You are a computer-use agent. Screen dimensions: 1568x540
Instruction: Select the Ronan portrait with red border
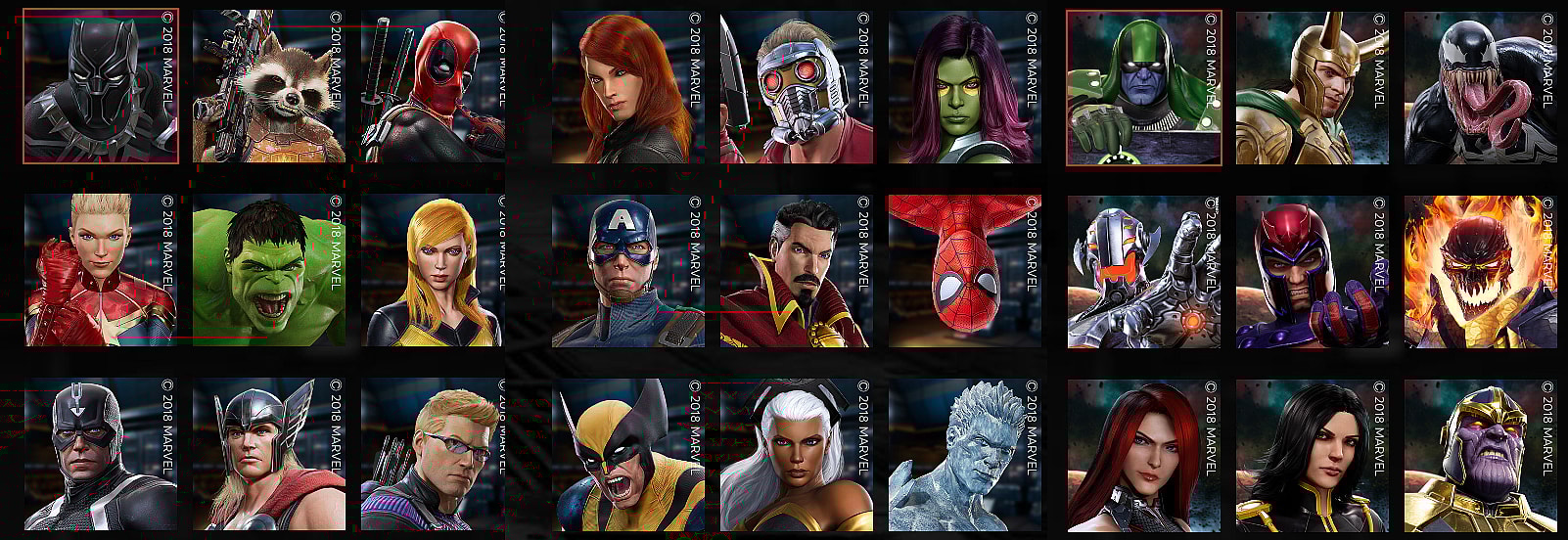(x=1143, y=88)
